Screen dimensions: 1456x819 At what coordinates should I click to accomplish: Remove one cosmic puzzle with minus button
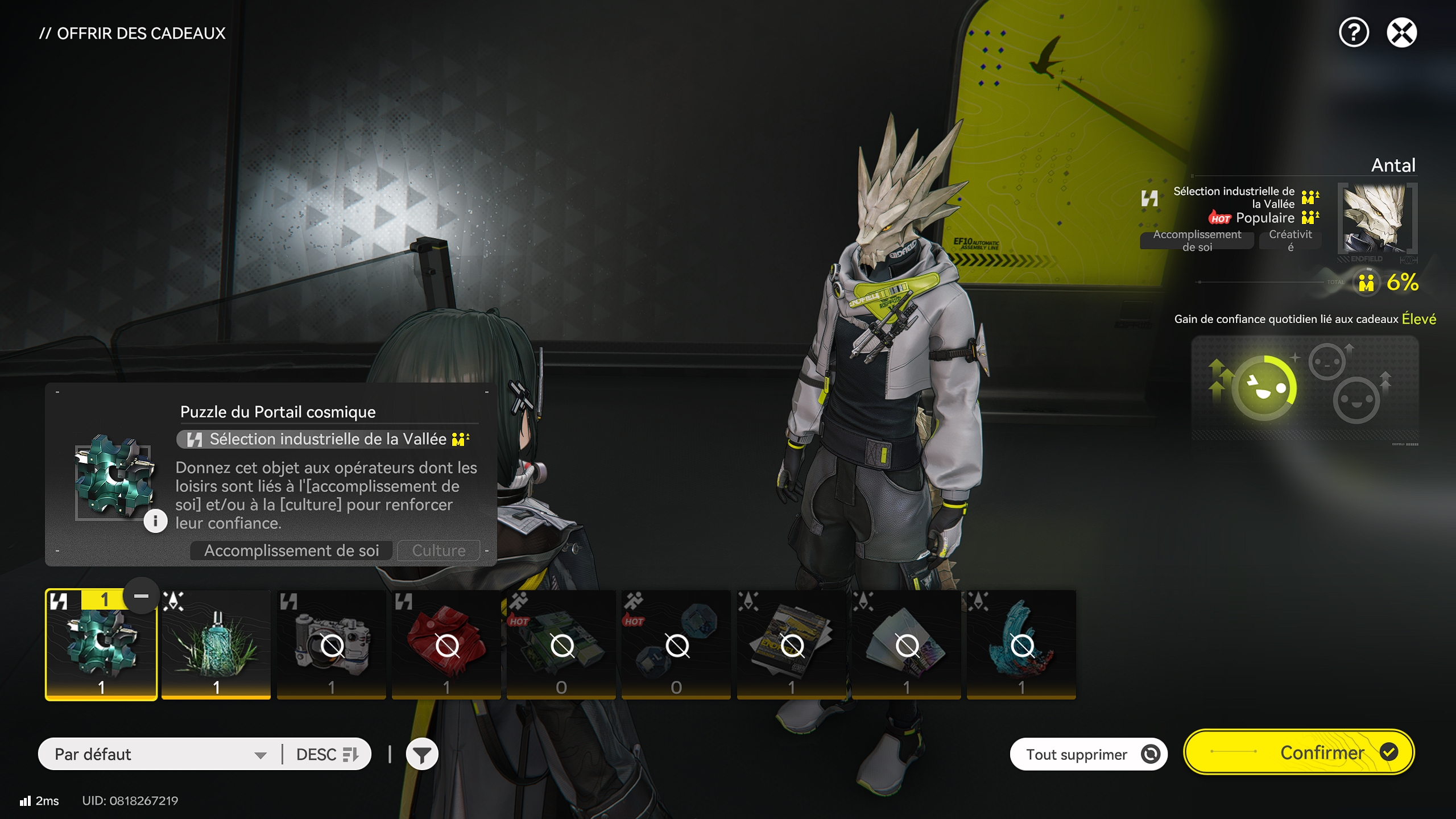click(141, 596)
